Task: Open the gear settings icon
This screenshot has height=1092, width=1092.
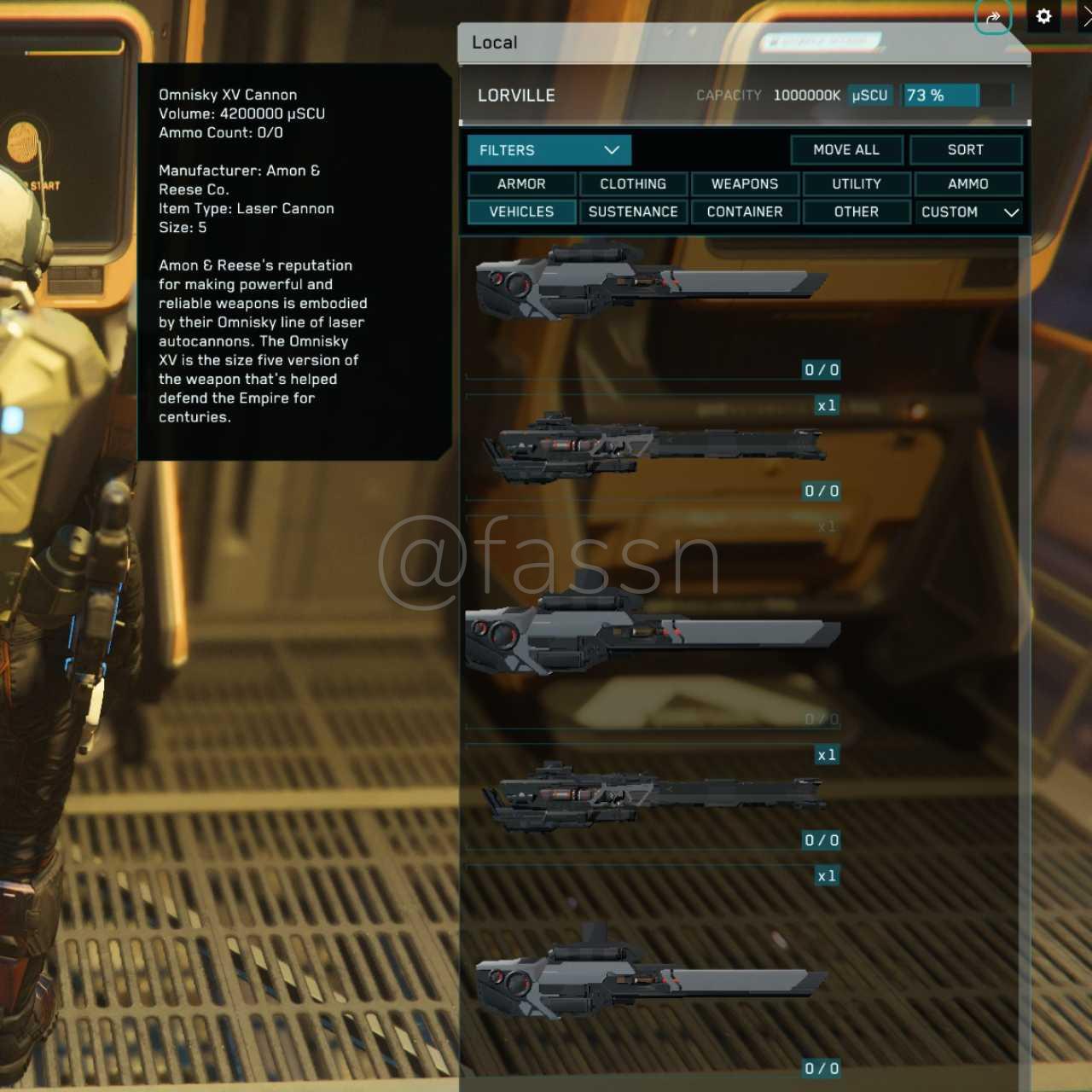Action: [x=1043, y=16]
